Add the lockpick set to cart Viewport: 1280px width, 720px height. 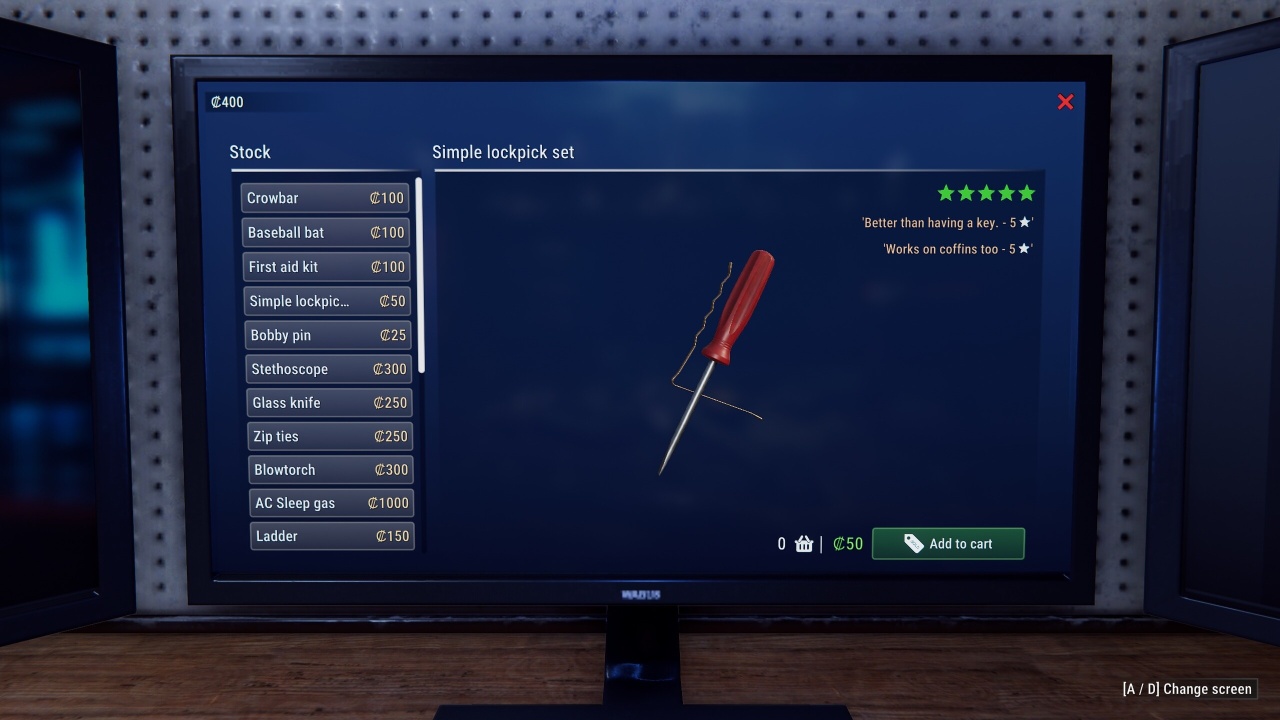tap(948, 544)
